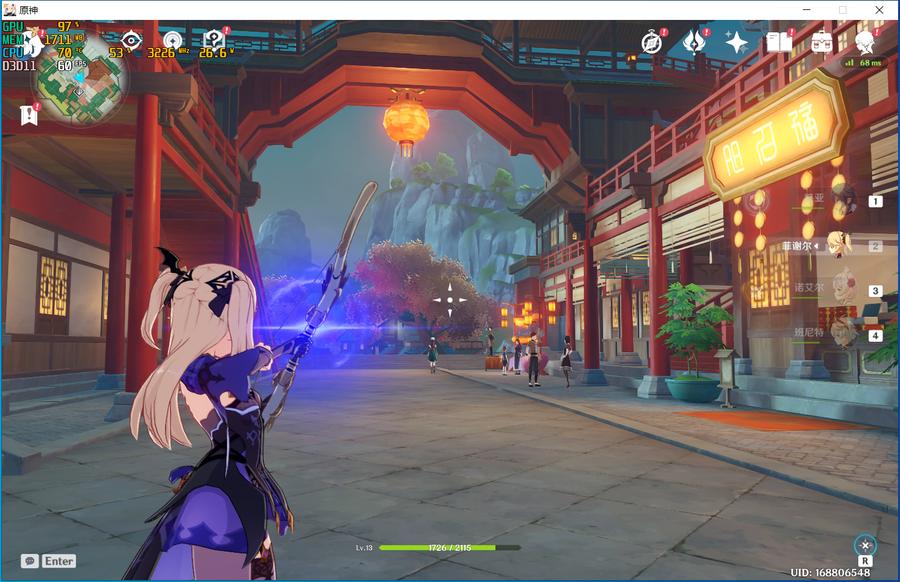Switch to party member 班尼特
900x582 pixels.
coord(845,334)
